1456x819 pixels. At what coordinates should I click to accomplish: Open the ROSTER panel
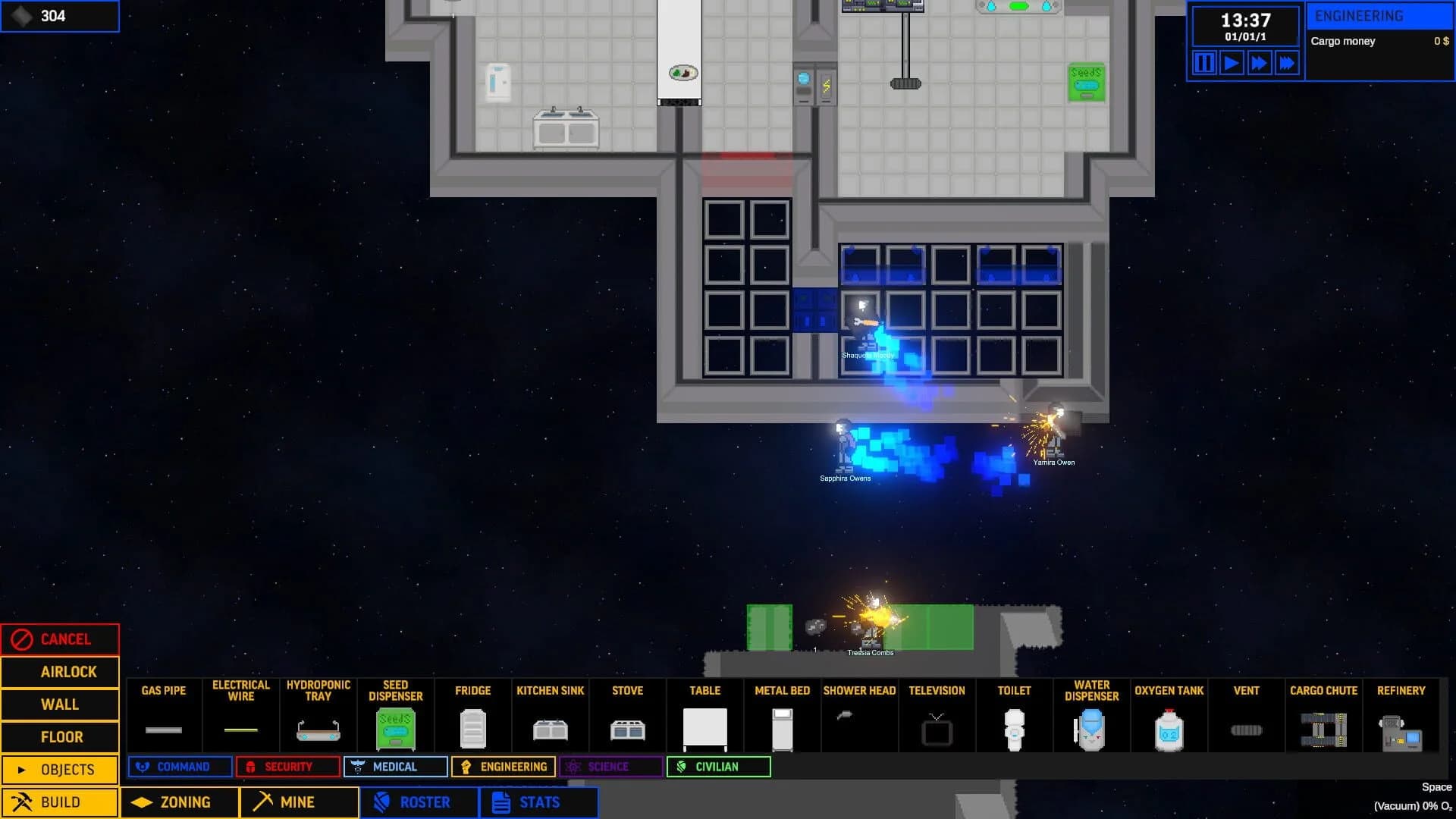click(x=418, y=802)
